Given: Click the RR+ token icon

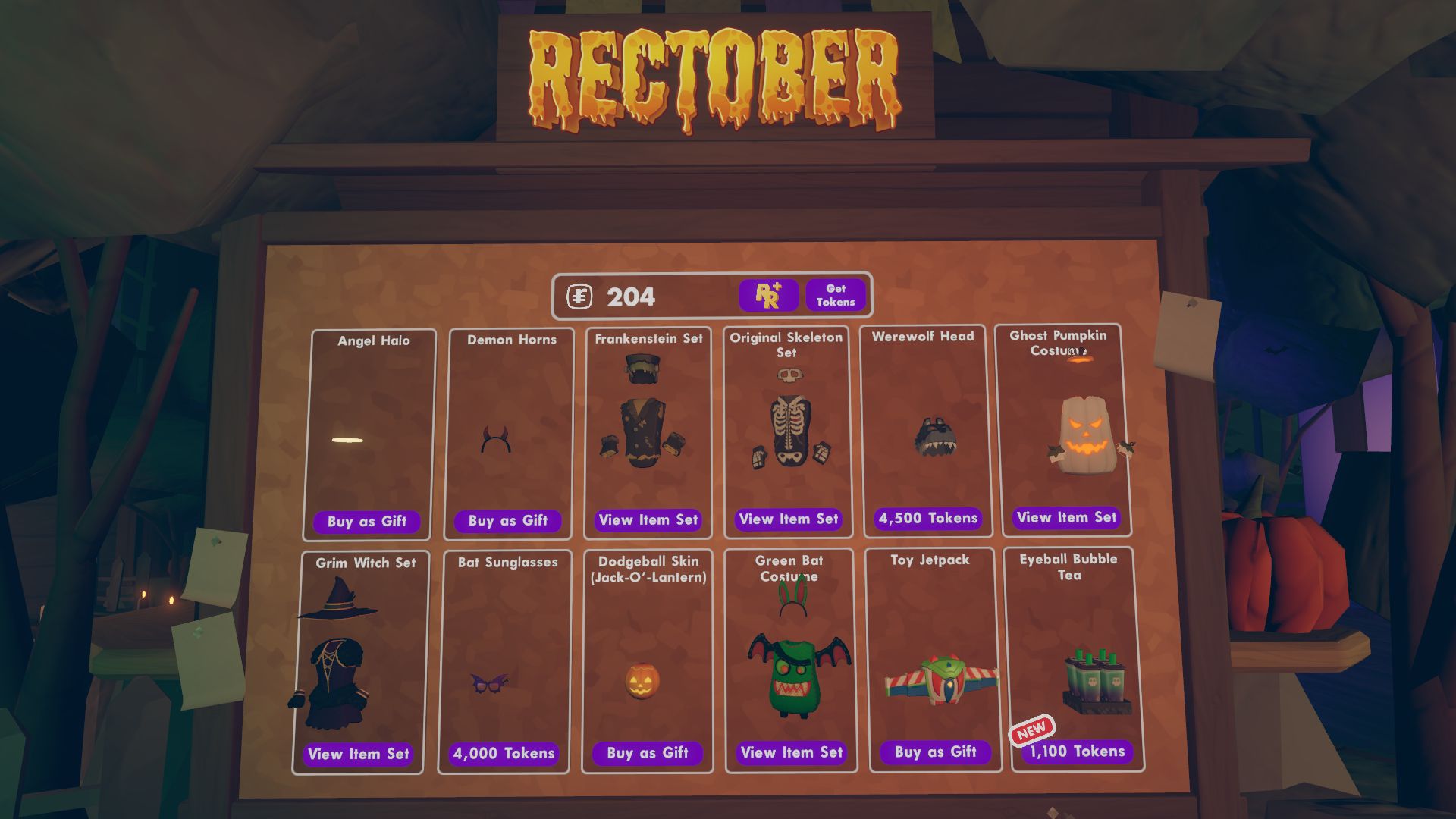Looking at the screenshot, I should (x=768, y=295).
